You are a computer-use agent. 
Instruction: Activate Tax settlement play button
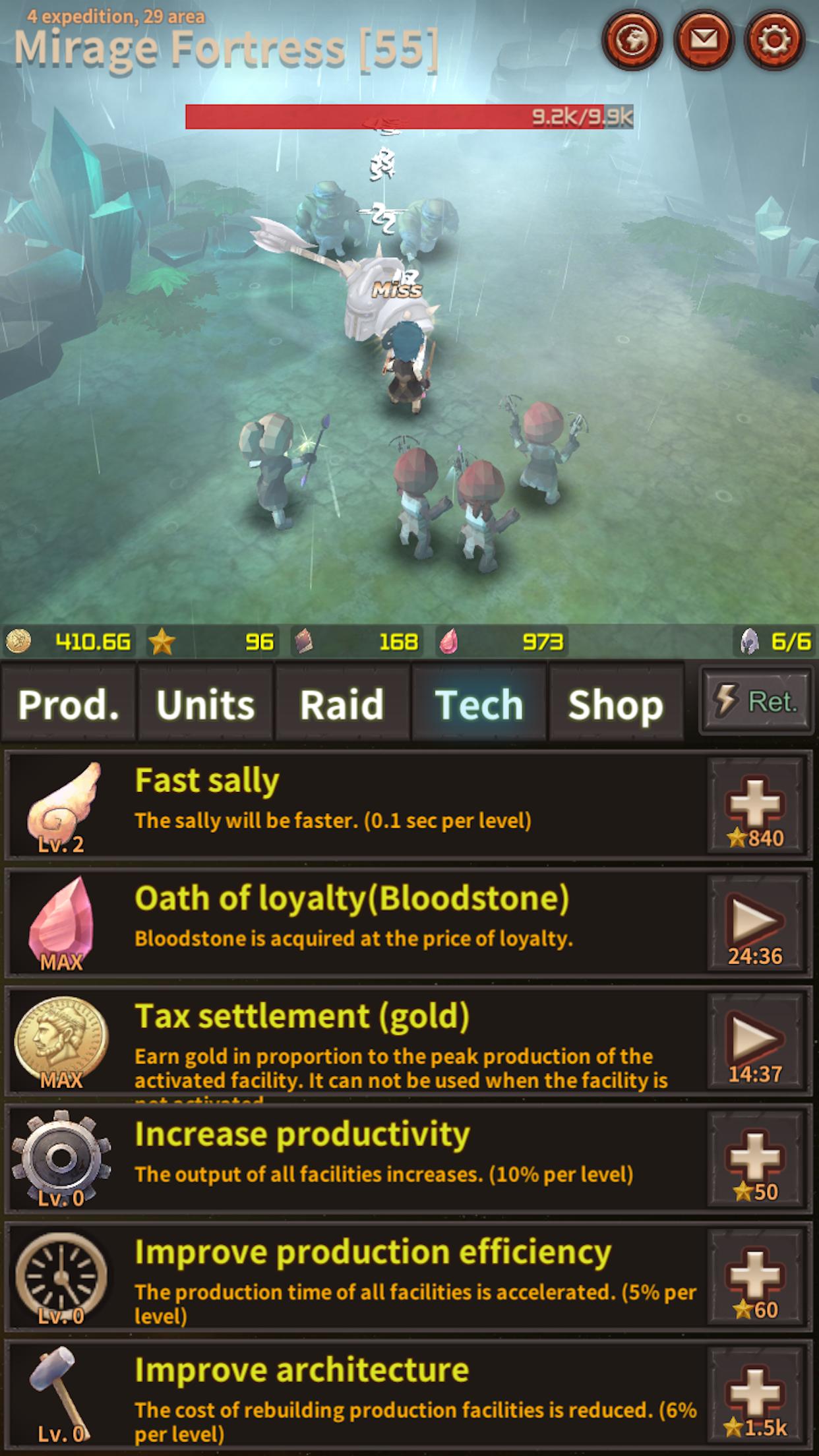756,1042
